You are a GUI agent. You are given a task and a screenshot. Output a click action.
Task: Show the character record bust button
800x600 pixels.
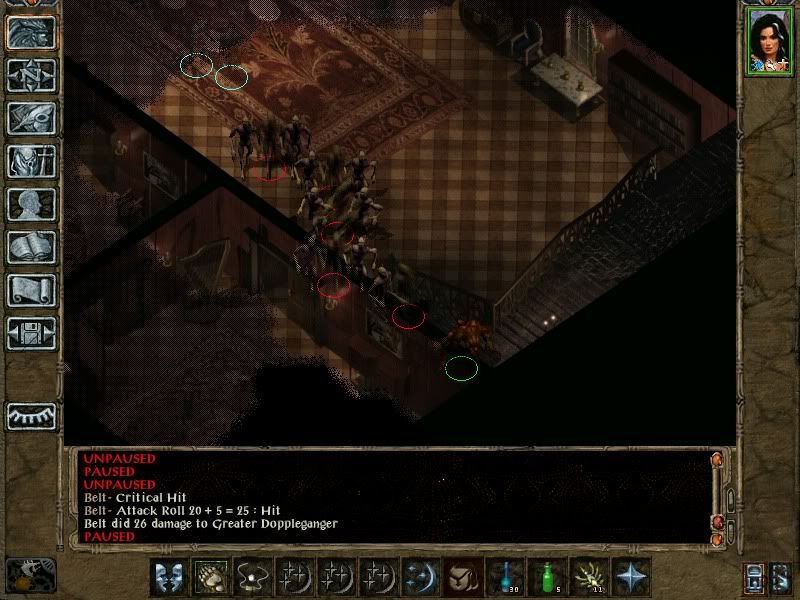point(31,204)
